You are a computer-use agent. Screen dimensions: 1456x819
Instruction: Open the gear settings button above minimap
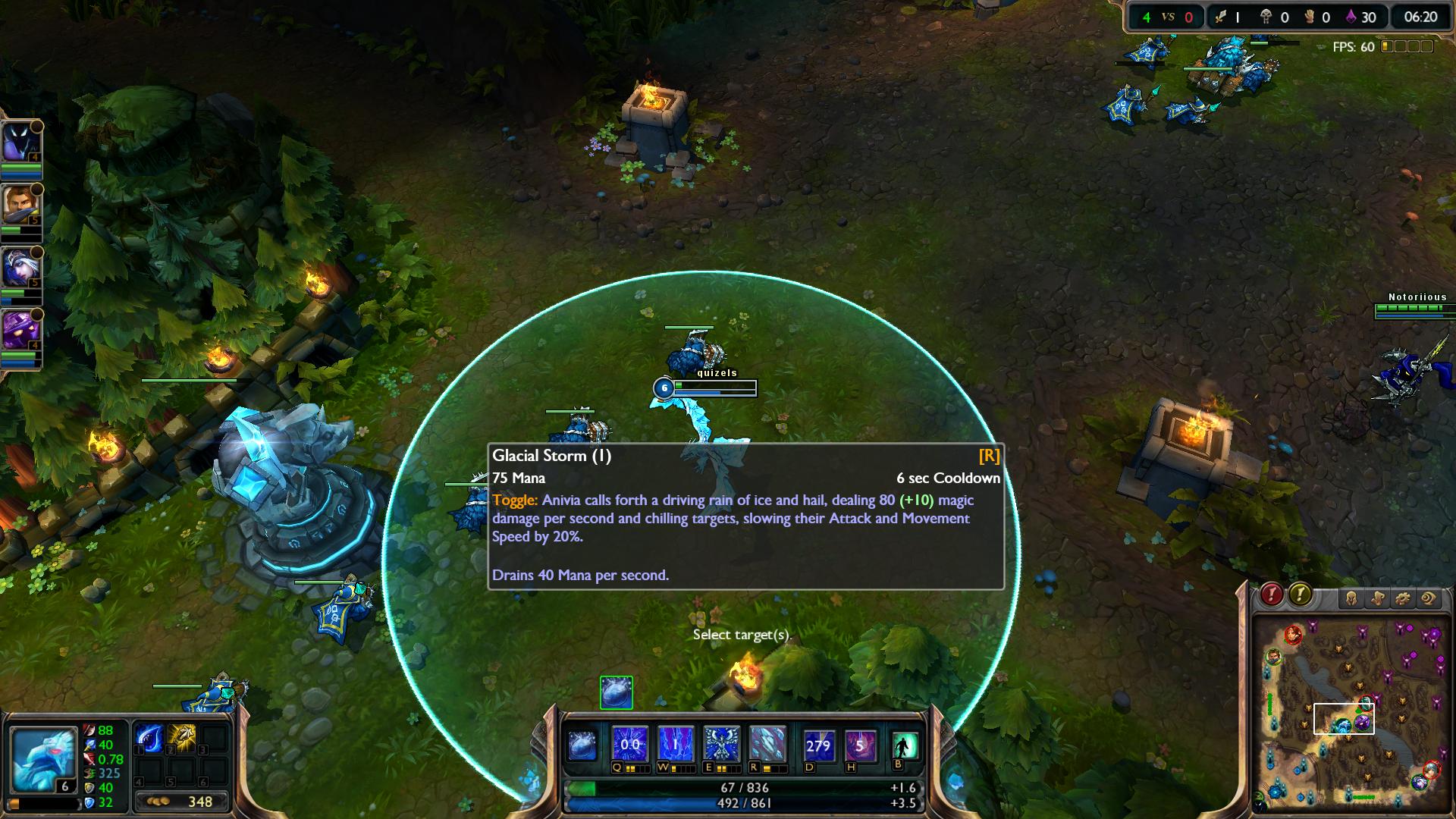(1403, 598)
